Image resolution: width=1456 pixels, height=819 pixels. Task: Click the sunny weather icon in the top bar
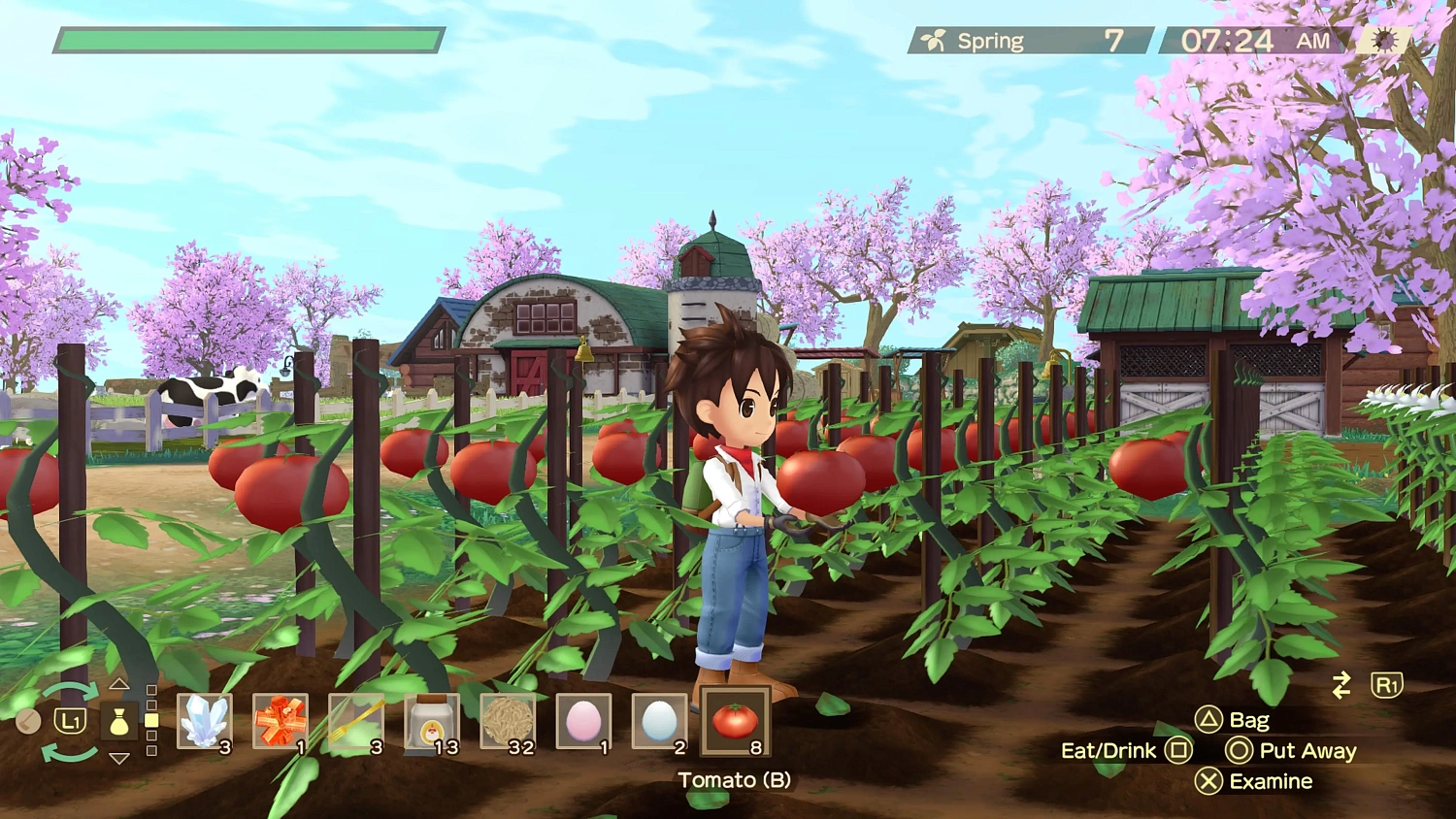tap(1386, 39)
